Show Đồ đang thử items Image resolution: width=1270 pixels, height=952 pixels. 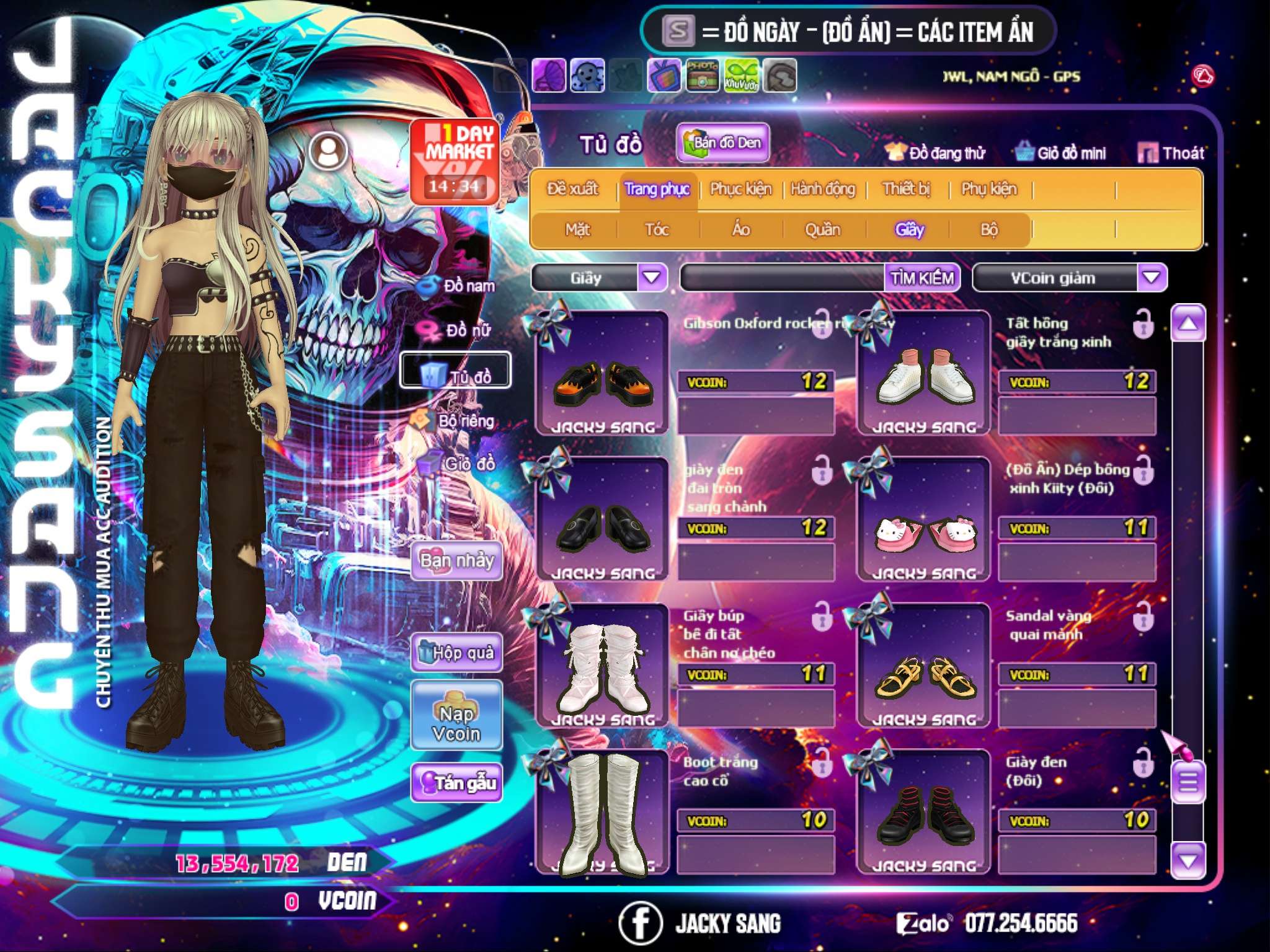(936, 153)
